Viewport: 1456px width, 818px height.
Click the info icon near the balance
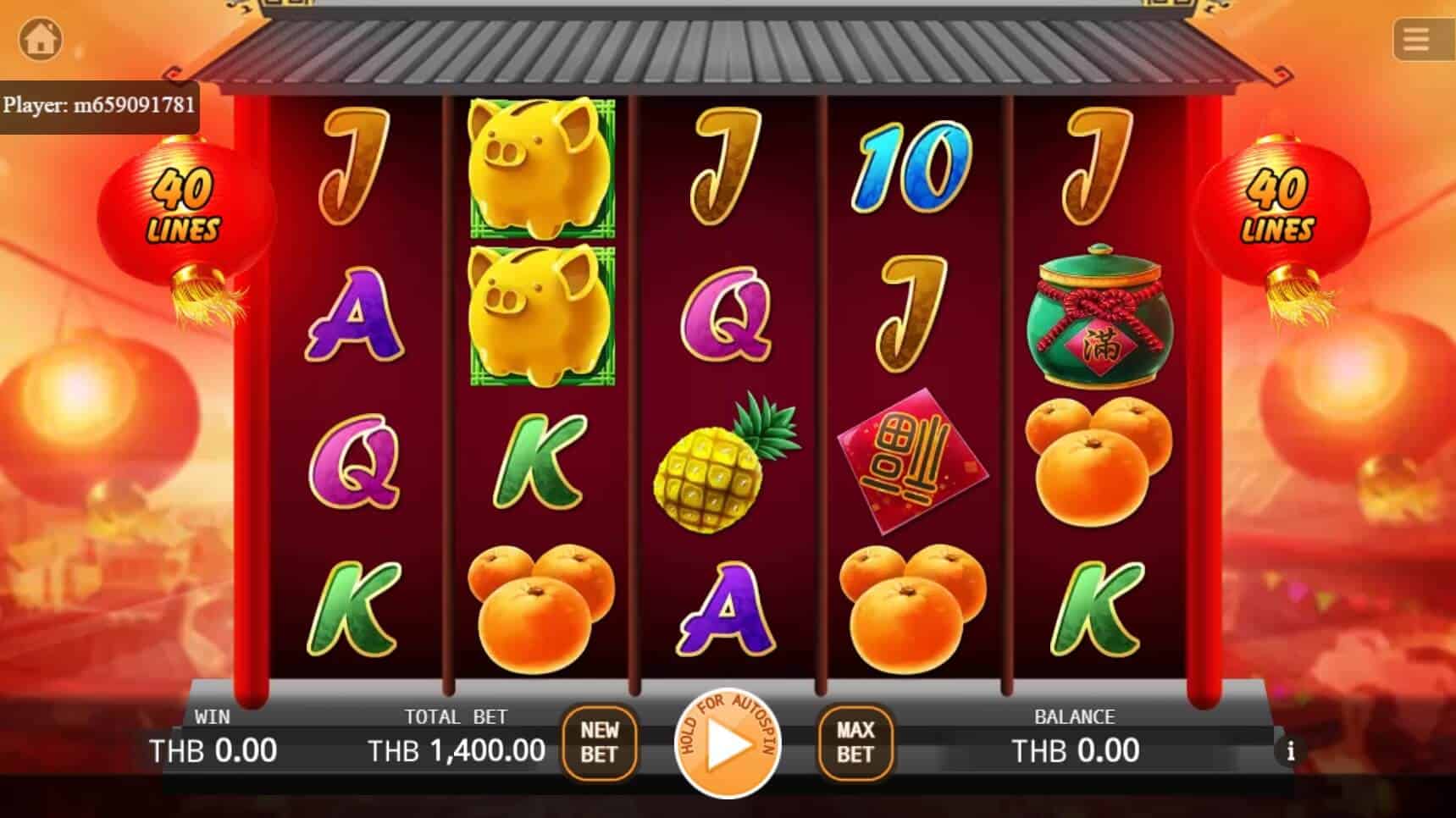[x=1291, y=750]
